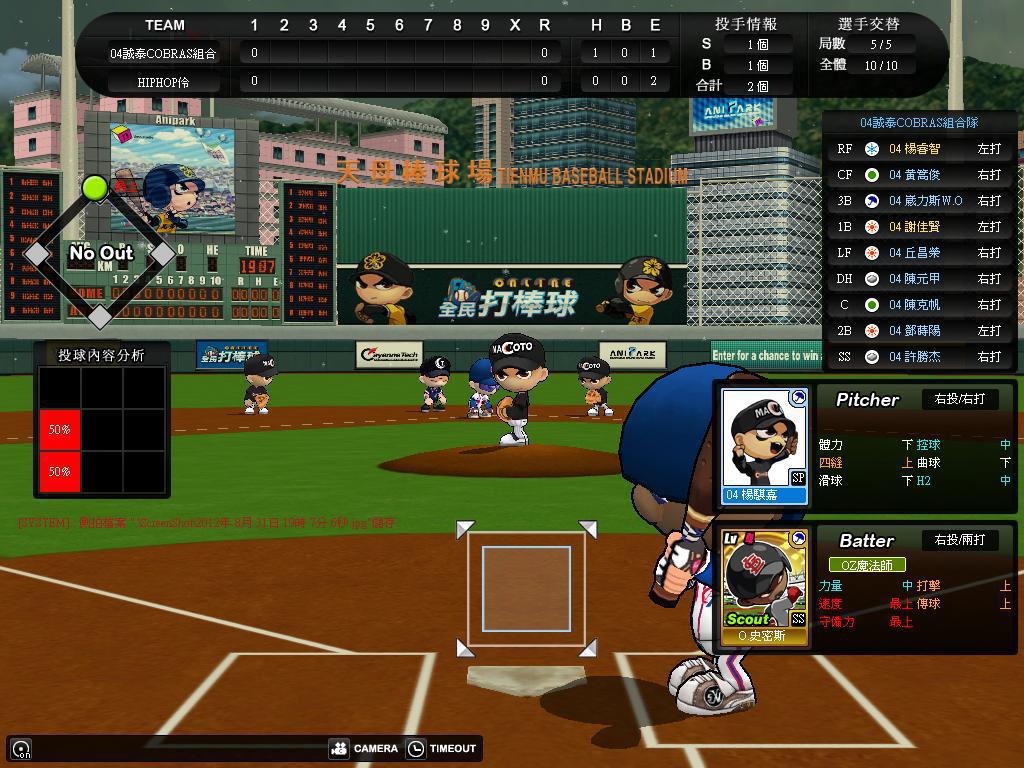
Task: Click the C catcher row in lineup
Action: tap(920, 305)
